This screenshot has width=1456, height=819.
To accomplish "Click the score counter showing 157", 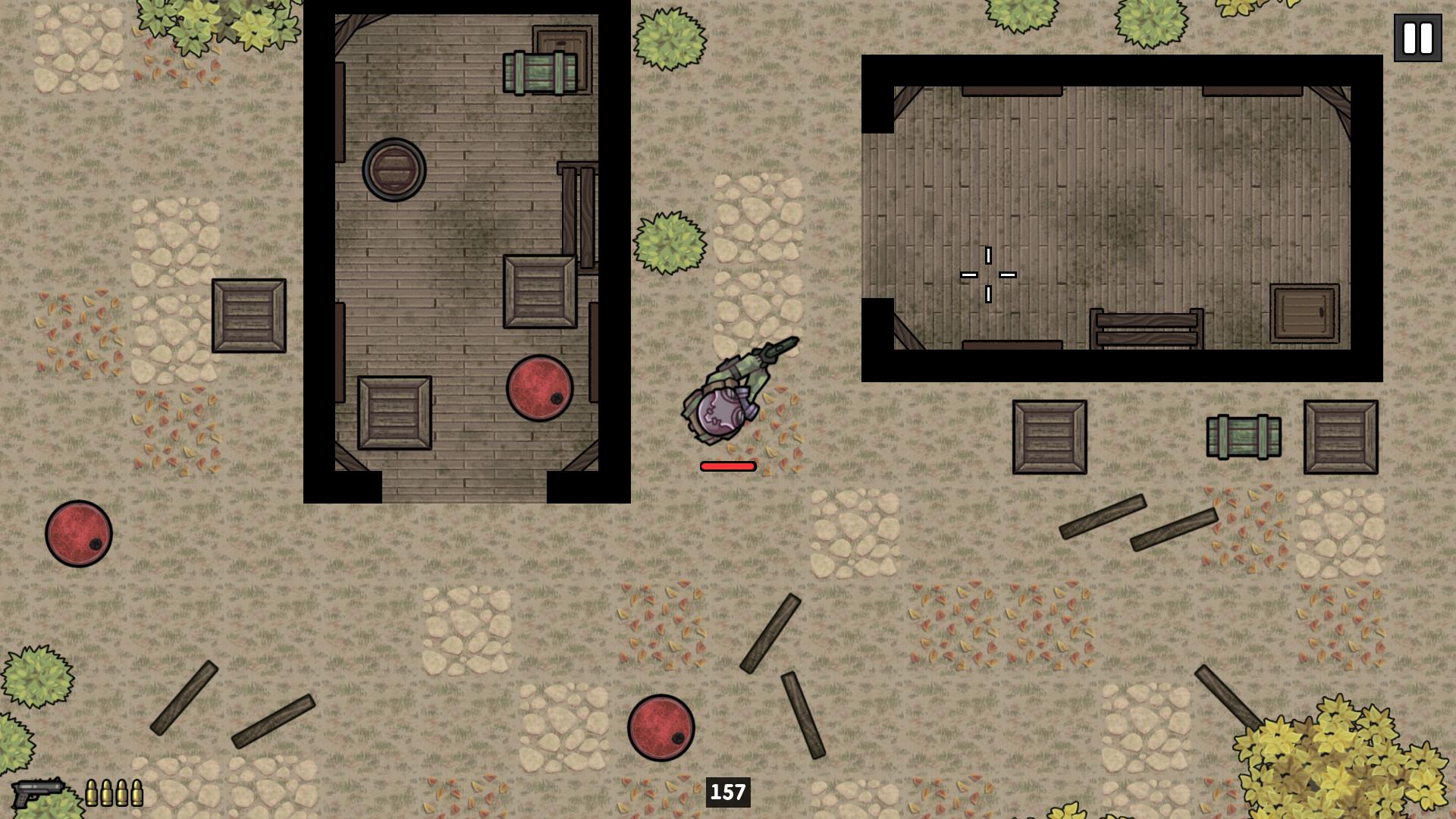I will pos(727,791).
